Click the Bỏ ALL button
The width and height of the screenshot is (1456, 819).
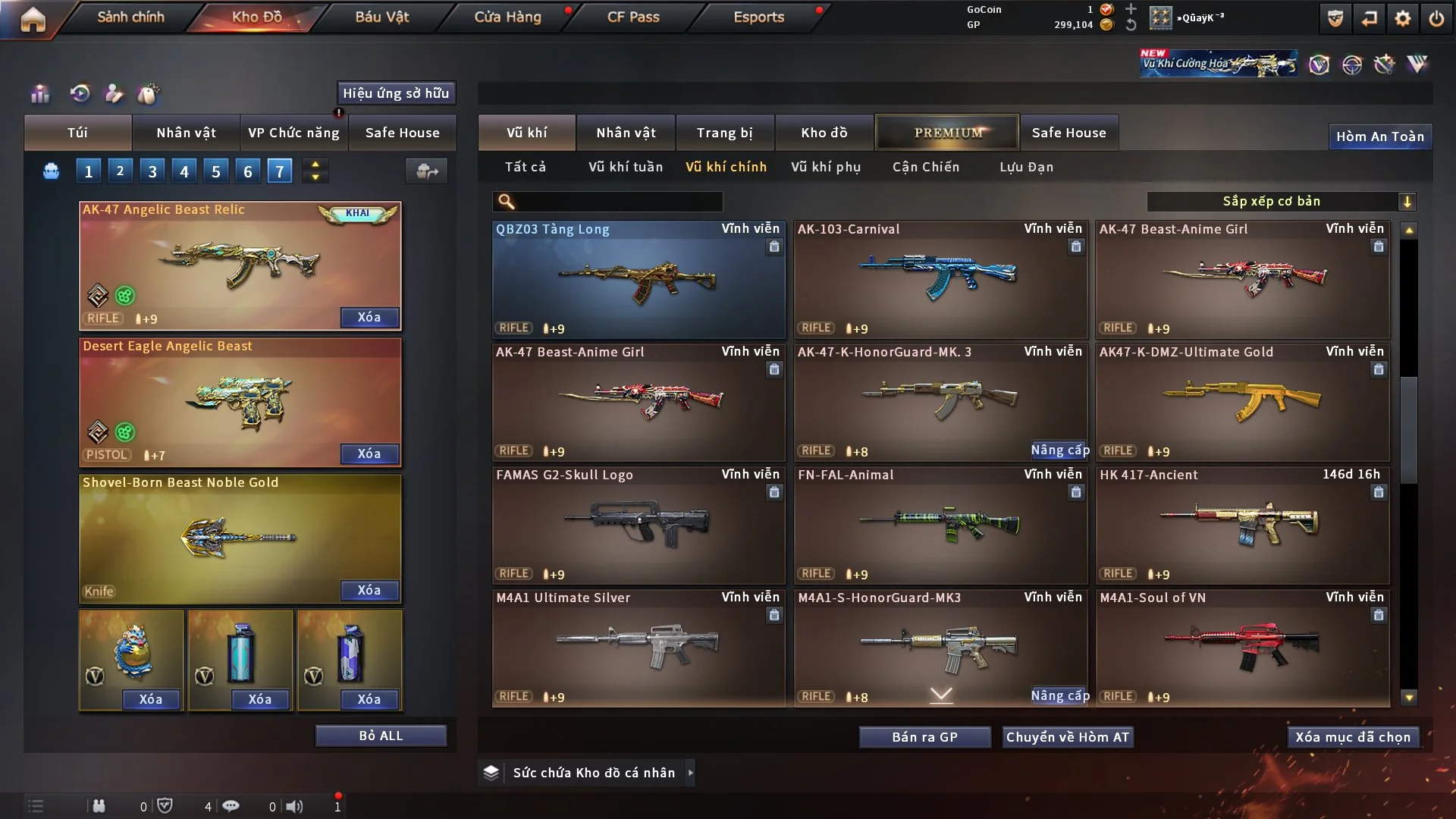pos(381,736)
